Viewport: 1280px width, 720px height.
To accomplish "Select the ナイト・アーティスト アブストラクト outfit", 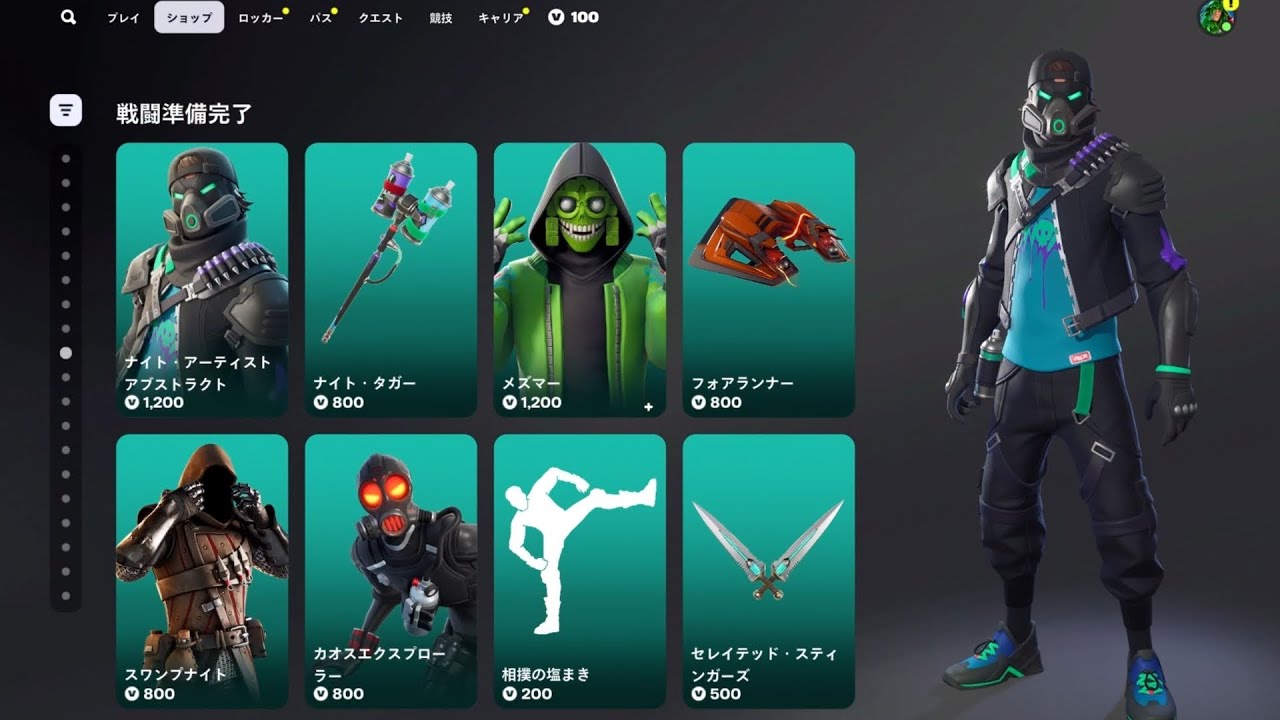I will click(x=202, y=280).
